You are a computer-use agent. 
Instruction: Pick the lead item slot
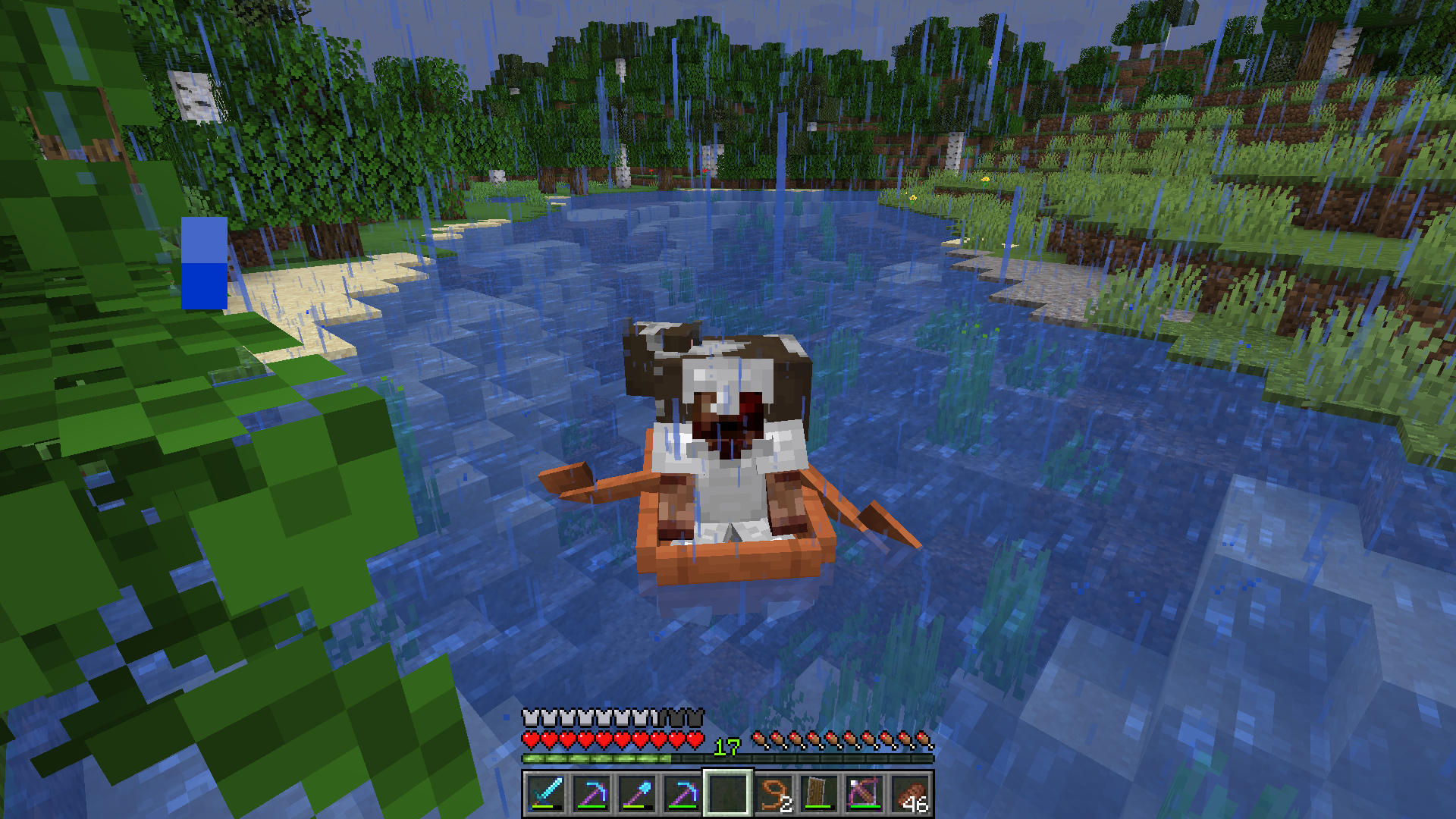[x=773, y=793]
